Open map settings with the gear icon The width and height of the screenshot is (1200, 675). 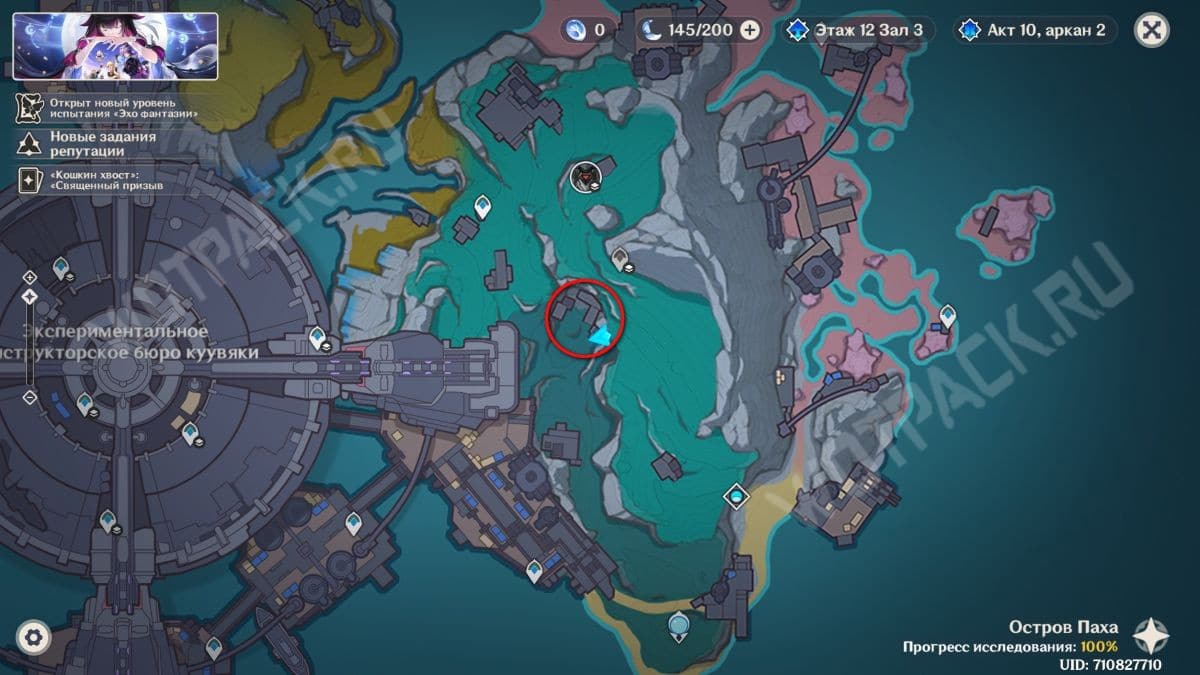tap(34, 636)
